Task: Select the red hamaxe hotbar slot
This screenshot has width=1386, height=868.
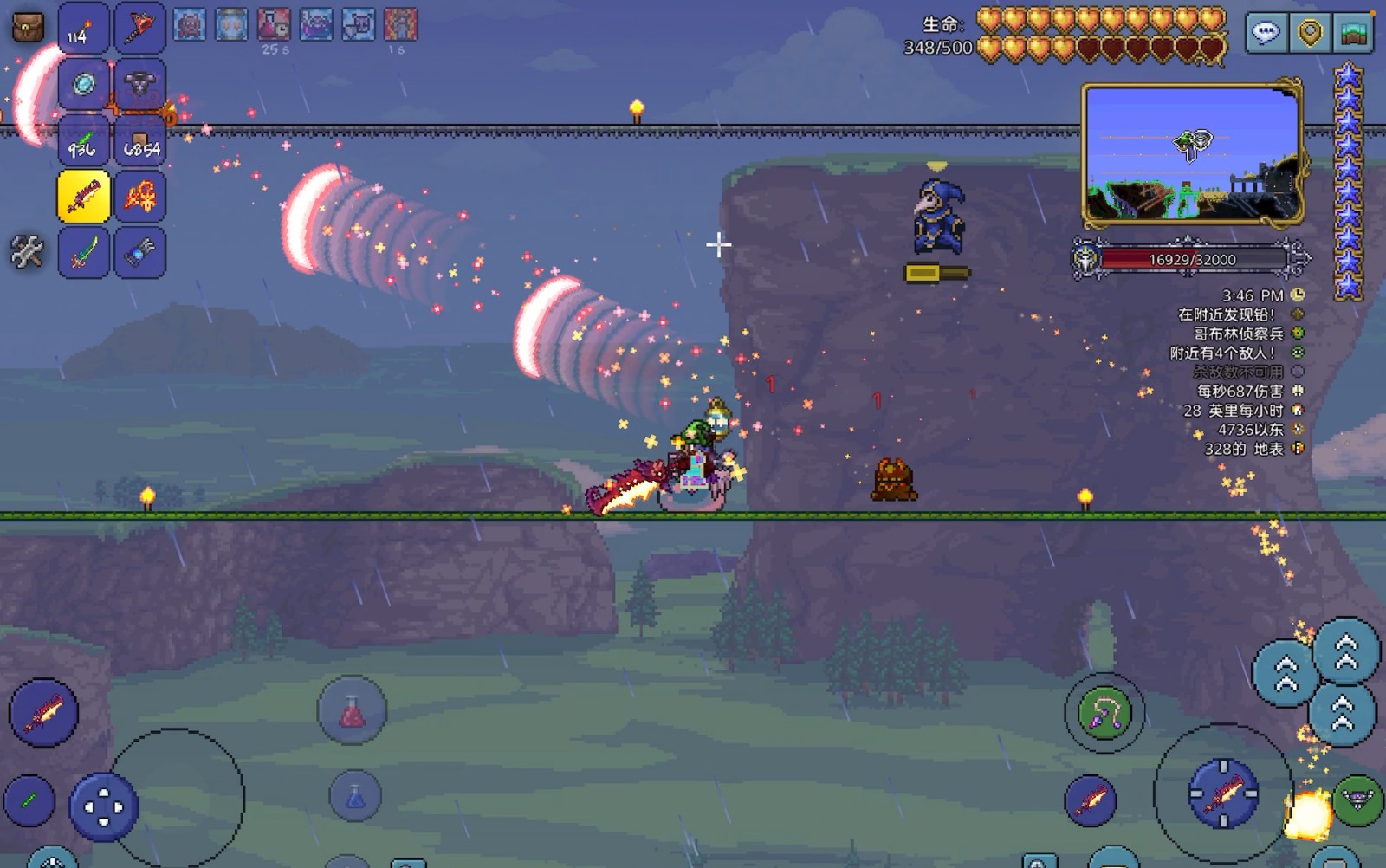Action: [139, 29]
